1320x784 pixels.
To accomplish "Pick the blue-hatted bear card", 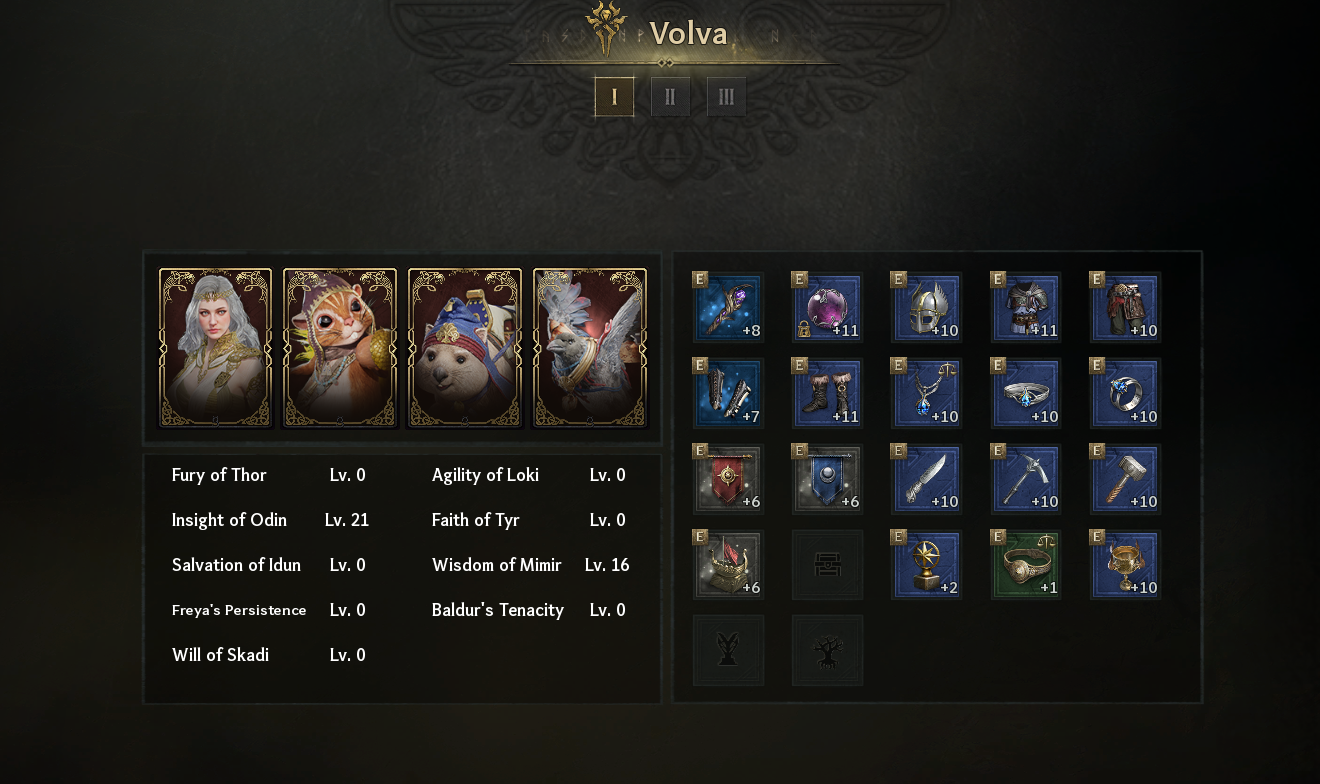I will [465, 347].
